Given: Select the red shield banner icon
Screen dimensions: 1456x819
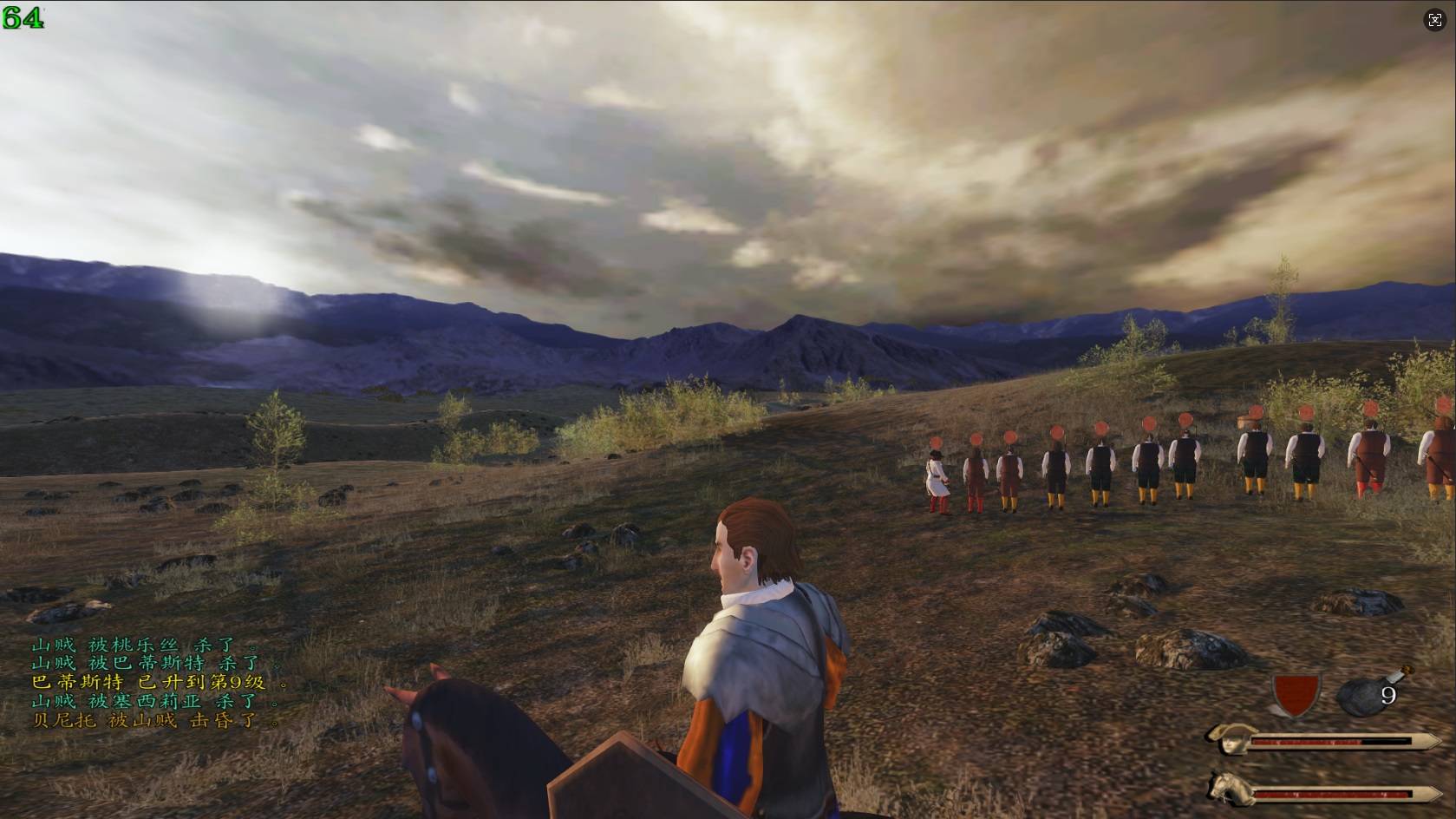Looking at the screenshot, I should [1295, 693].
